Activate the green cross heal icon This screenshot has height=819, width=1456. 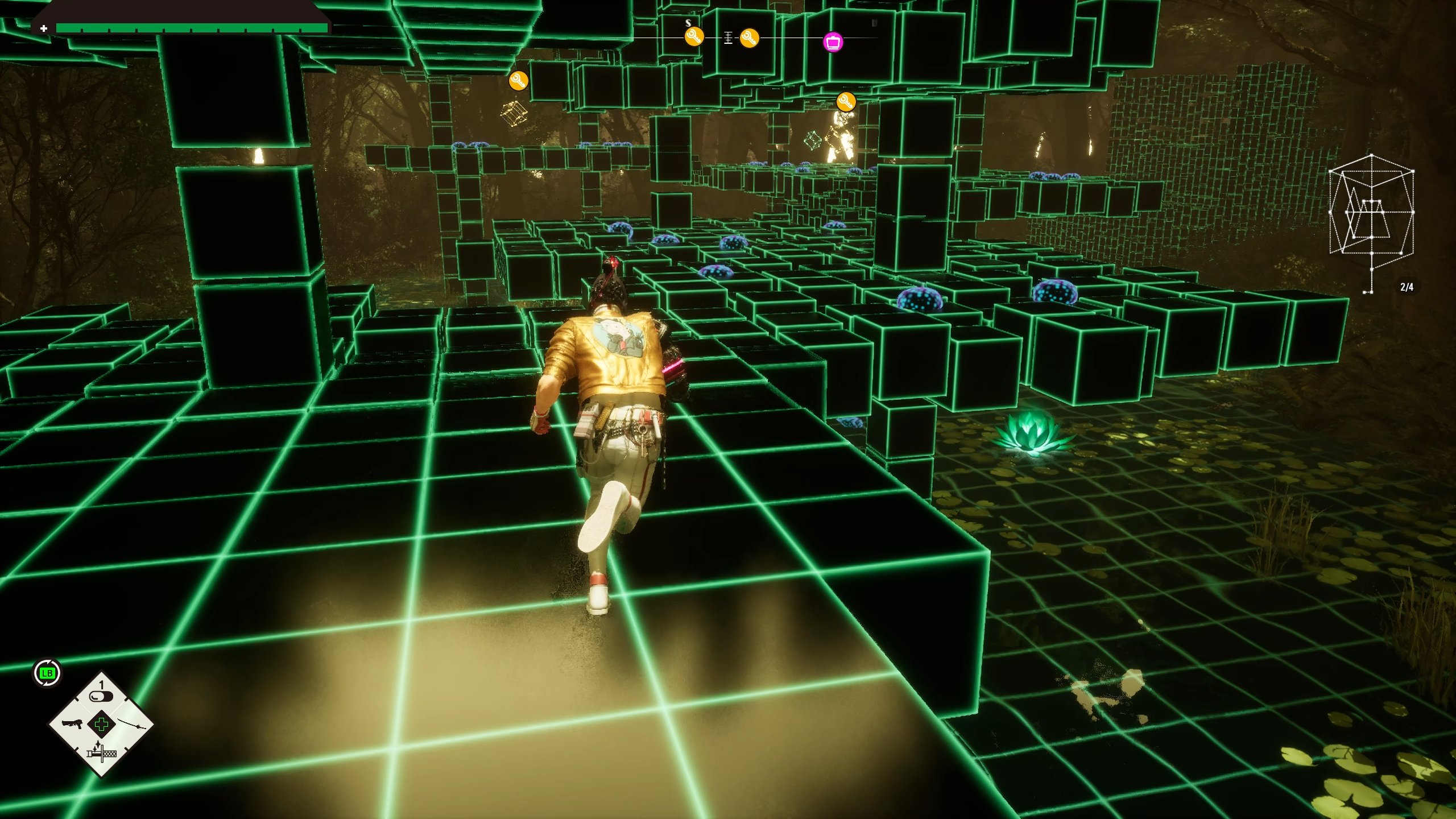(x=101, y=725)
